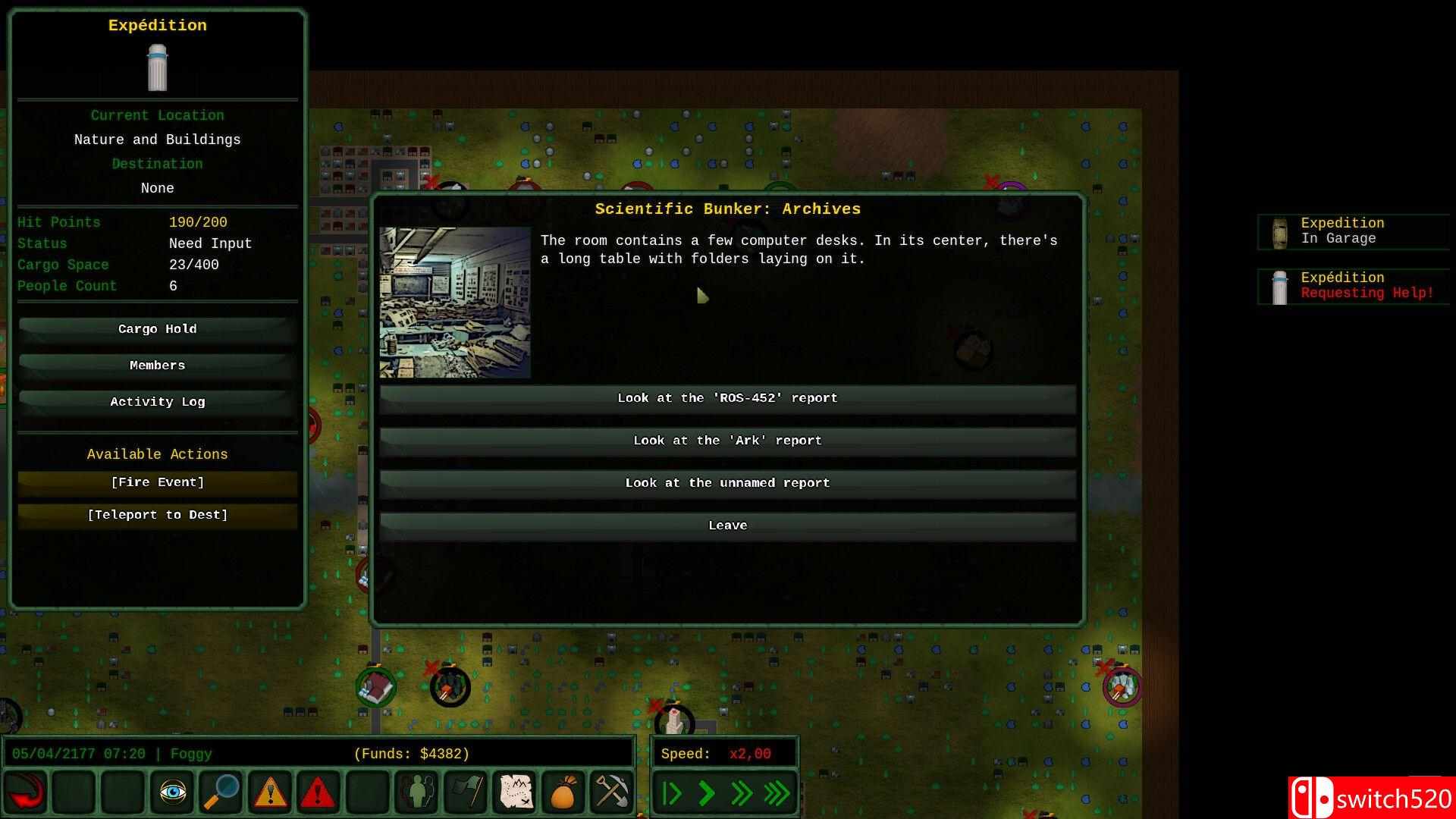The height and width of the screenshot is (819, 1456).
Task: Select the Expedition In Garage entry
Action: pyautogui.click(x=1353, y=231)
